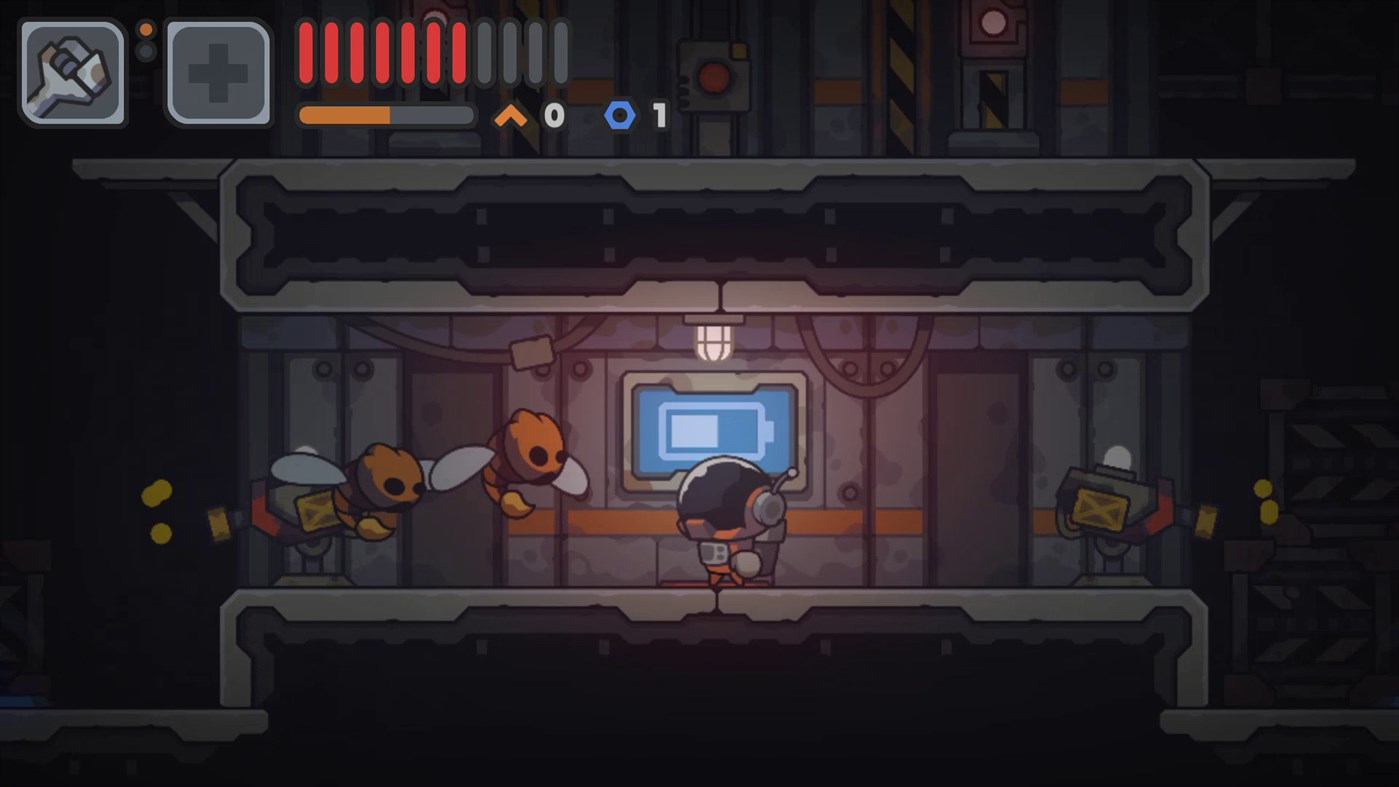1399x787 pixels.
Task: Click the orange experience progress bar
Action: click(385, 114)
